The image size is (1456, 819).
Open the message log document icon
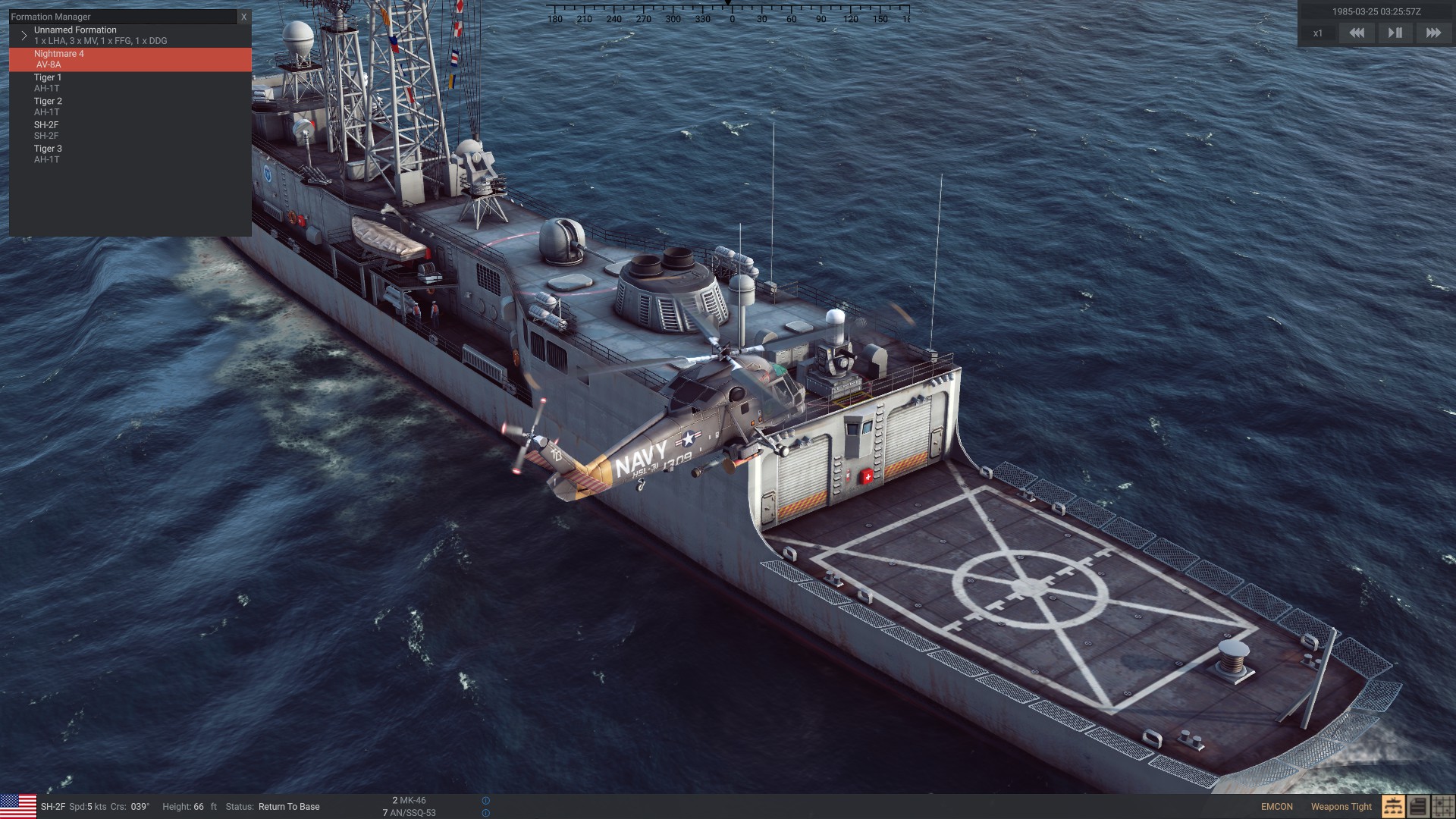click(x=1418, y=807)
